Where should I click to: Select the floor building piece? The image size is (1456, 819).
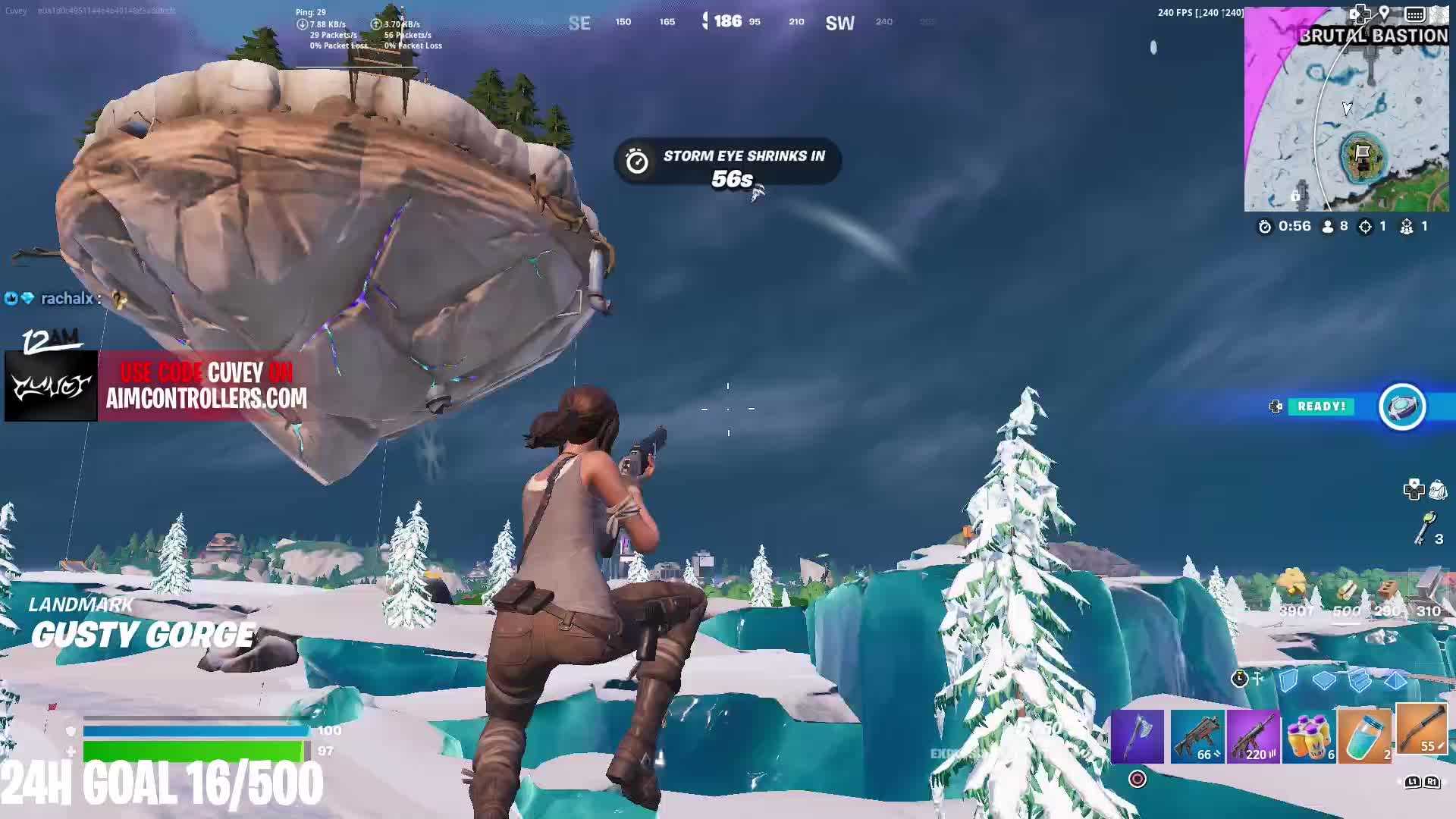click(1324, 680)
